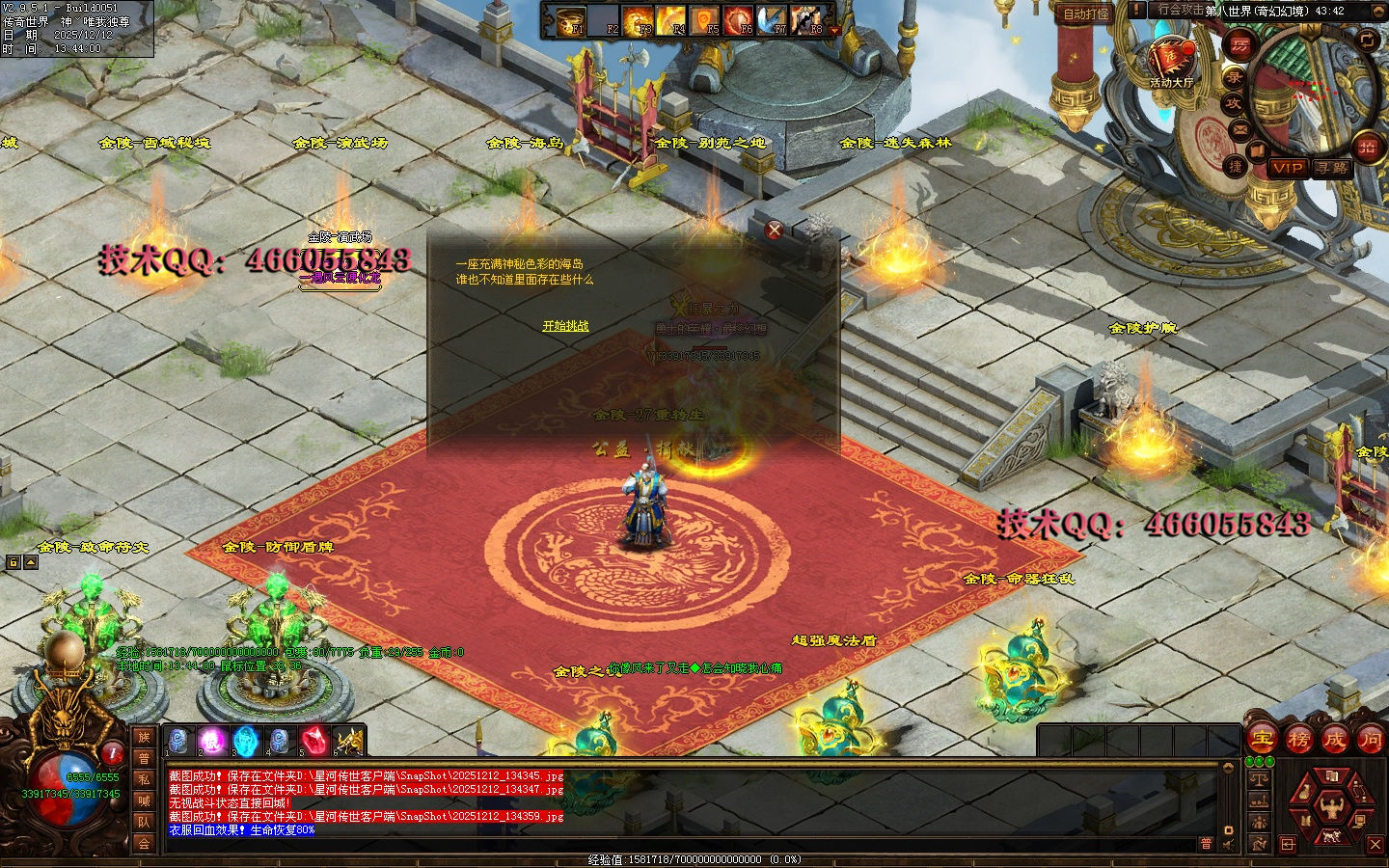Open the 宝 treasure shop button

click(1263, 740)
